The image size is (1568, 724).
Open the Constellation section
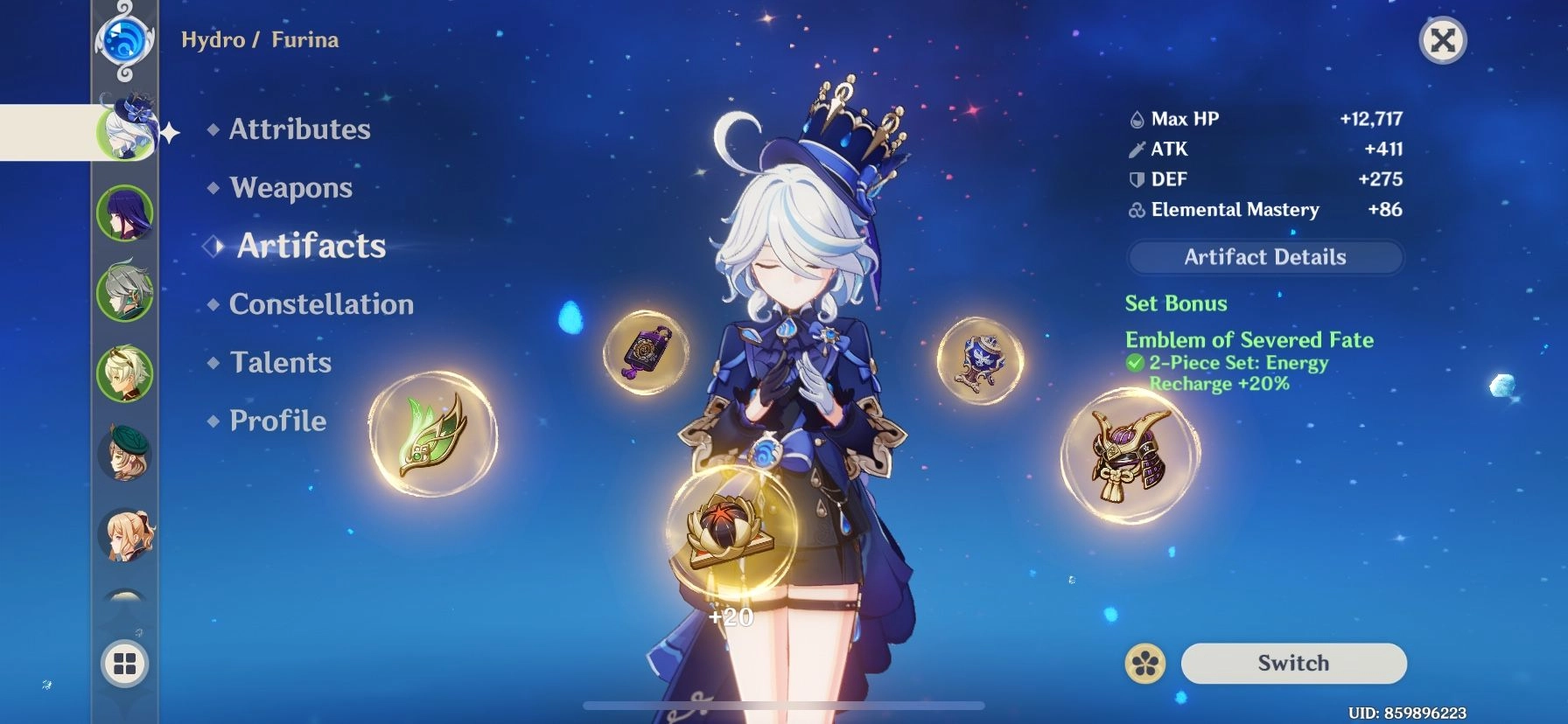tap(320, 304)
